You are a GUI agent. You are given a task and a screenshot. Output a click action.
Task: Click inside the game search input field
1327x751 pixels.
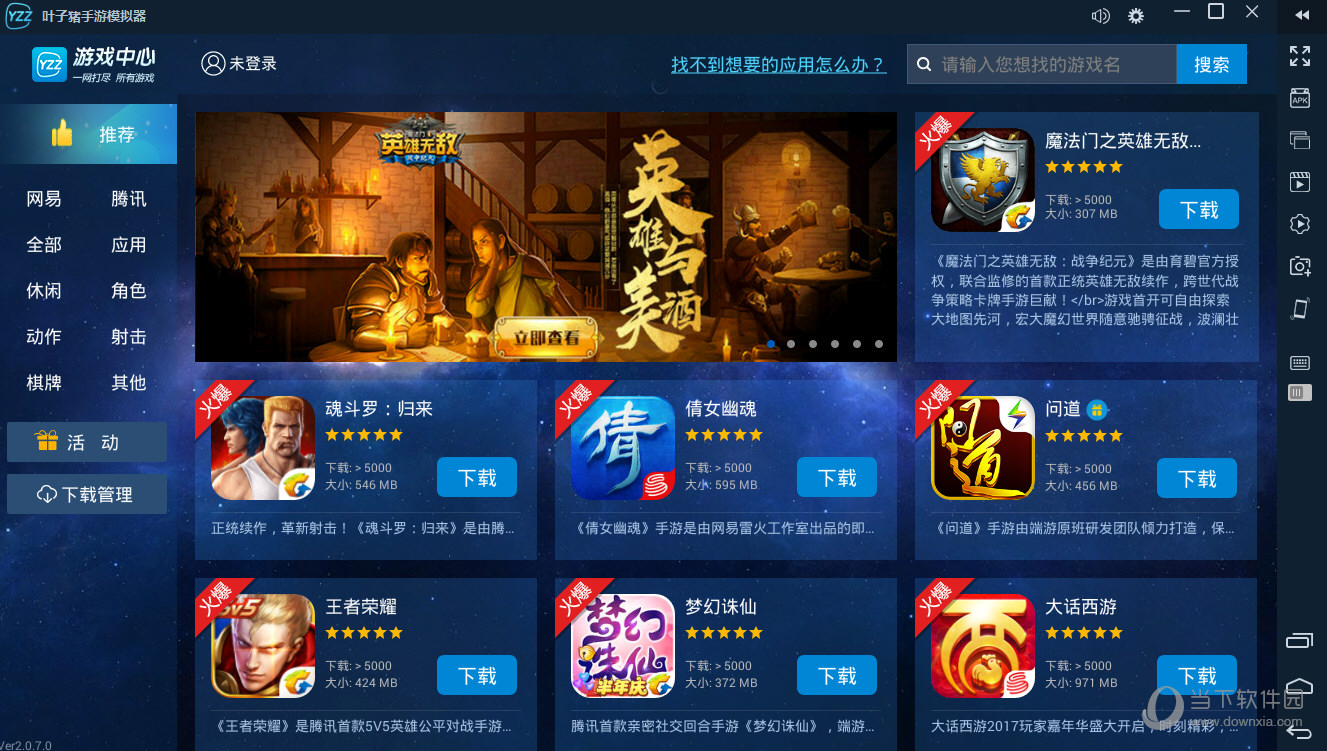1040,63
